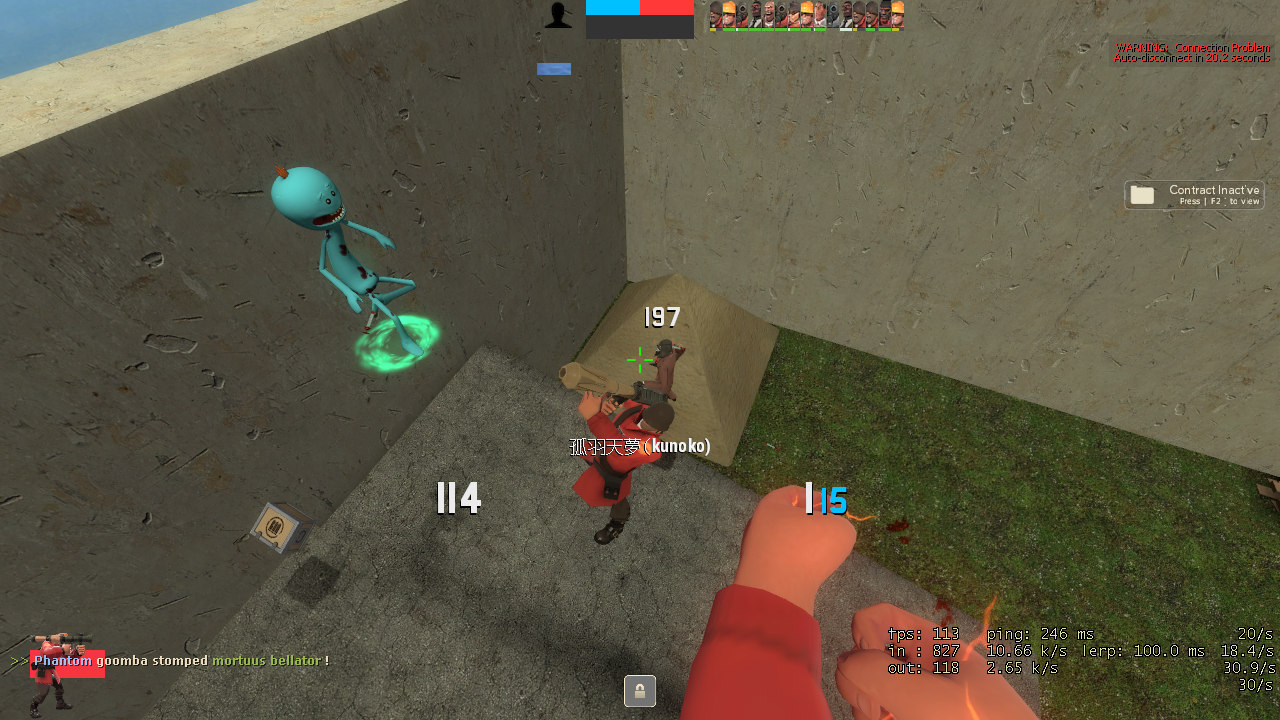1280x720 pixels.
Task: Click a green health bar under a class portrait
Action: [742, 29]
